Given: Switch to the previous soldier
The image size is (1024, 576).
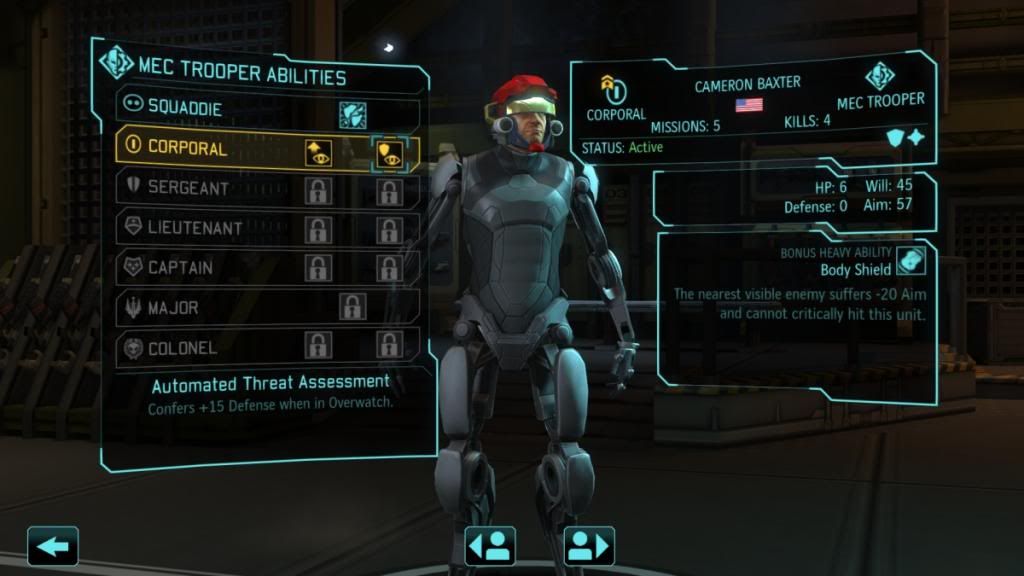Looking at the screenshot, I should pos(490,546).
